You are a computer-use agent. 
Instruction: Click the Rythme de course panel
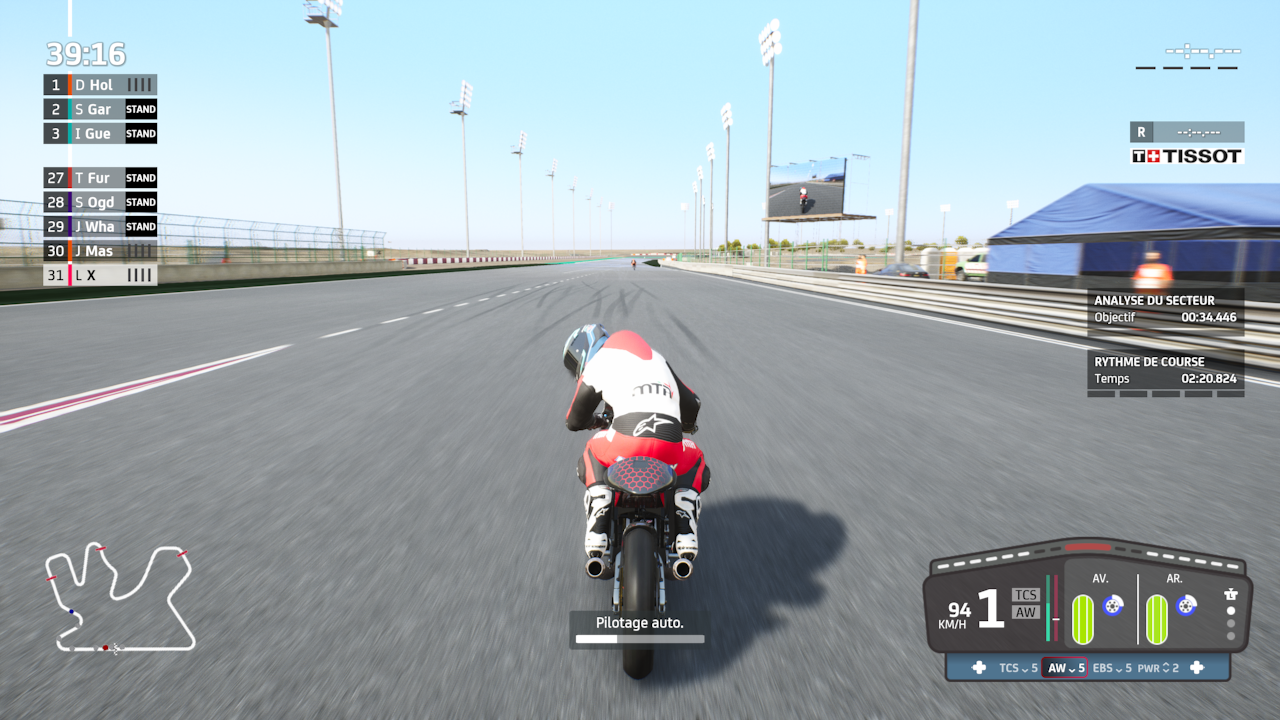pos(1165,370)
